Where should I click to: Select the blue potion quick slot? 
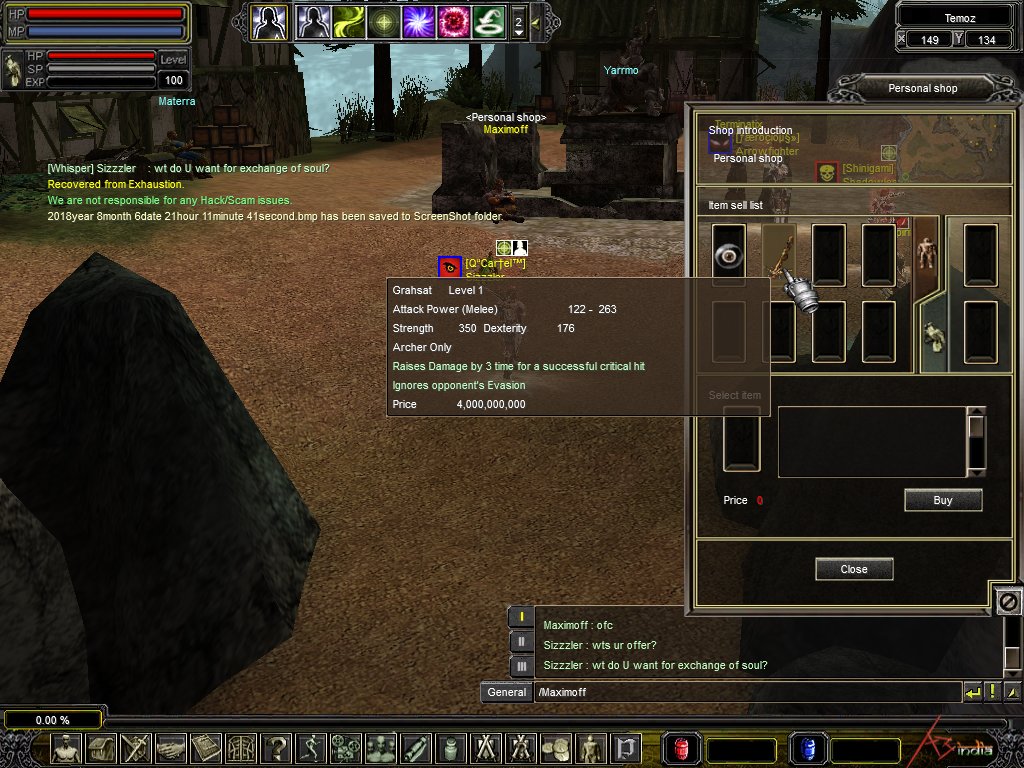(806, 749)
